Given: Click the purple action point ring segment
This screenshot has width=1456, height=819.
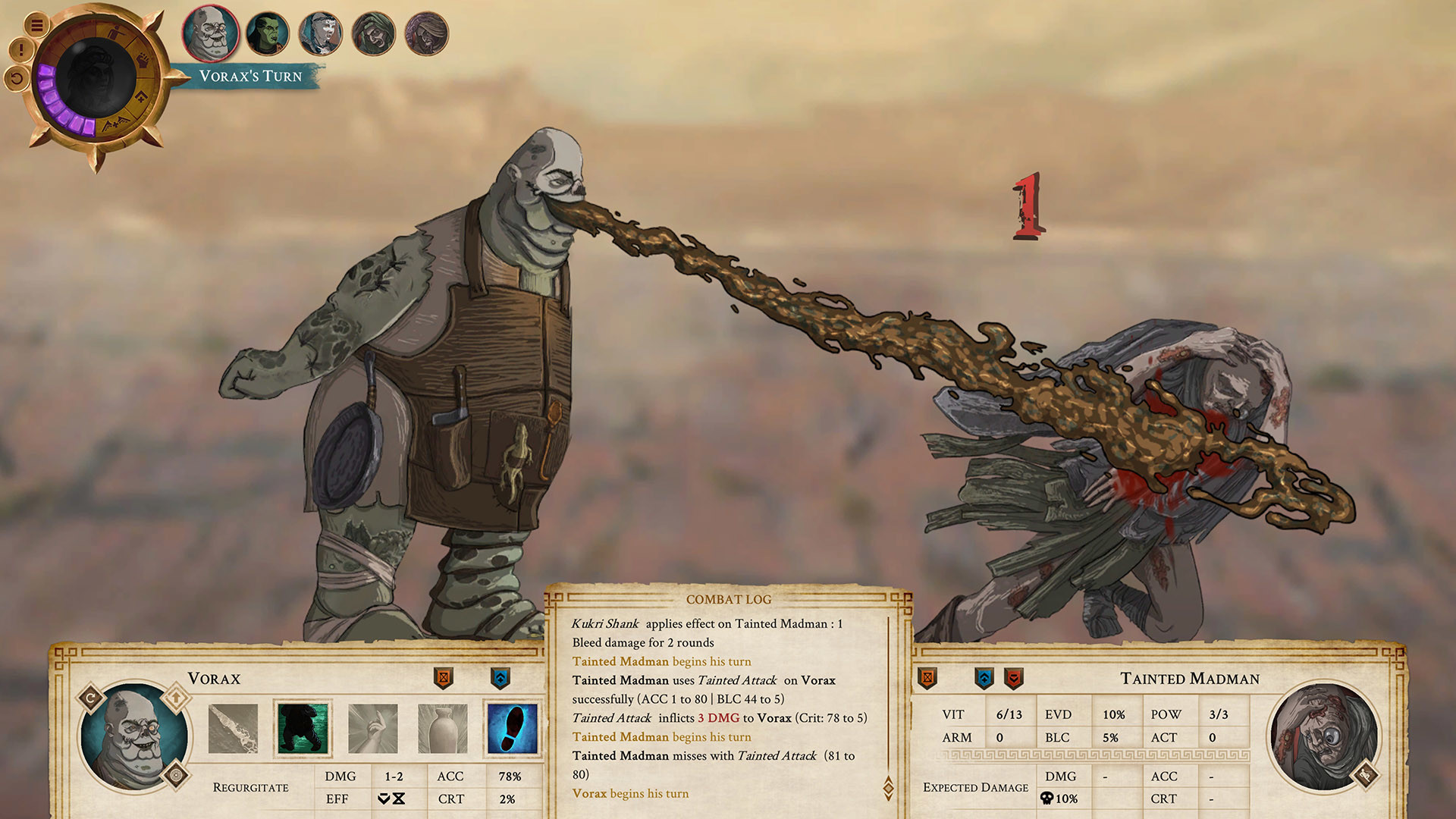Looking at the screenshot, I should [x=49, y=97].
